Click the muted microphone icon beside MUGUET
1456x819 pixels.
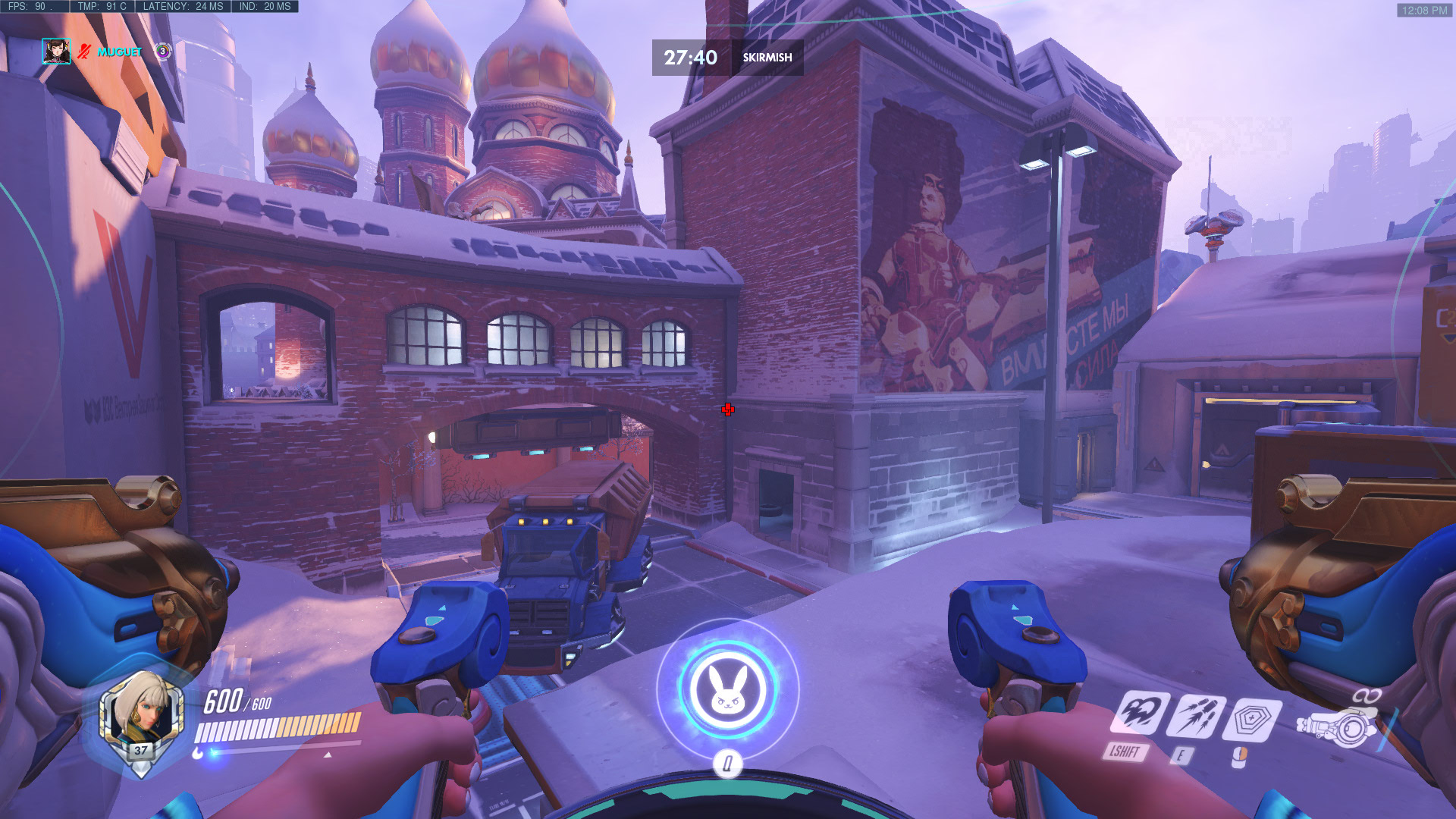pos(83,52)
